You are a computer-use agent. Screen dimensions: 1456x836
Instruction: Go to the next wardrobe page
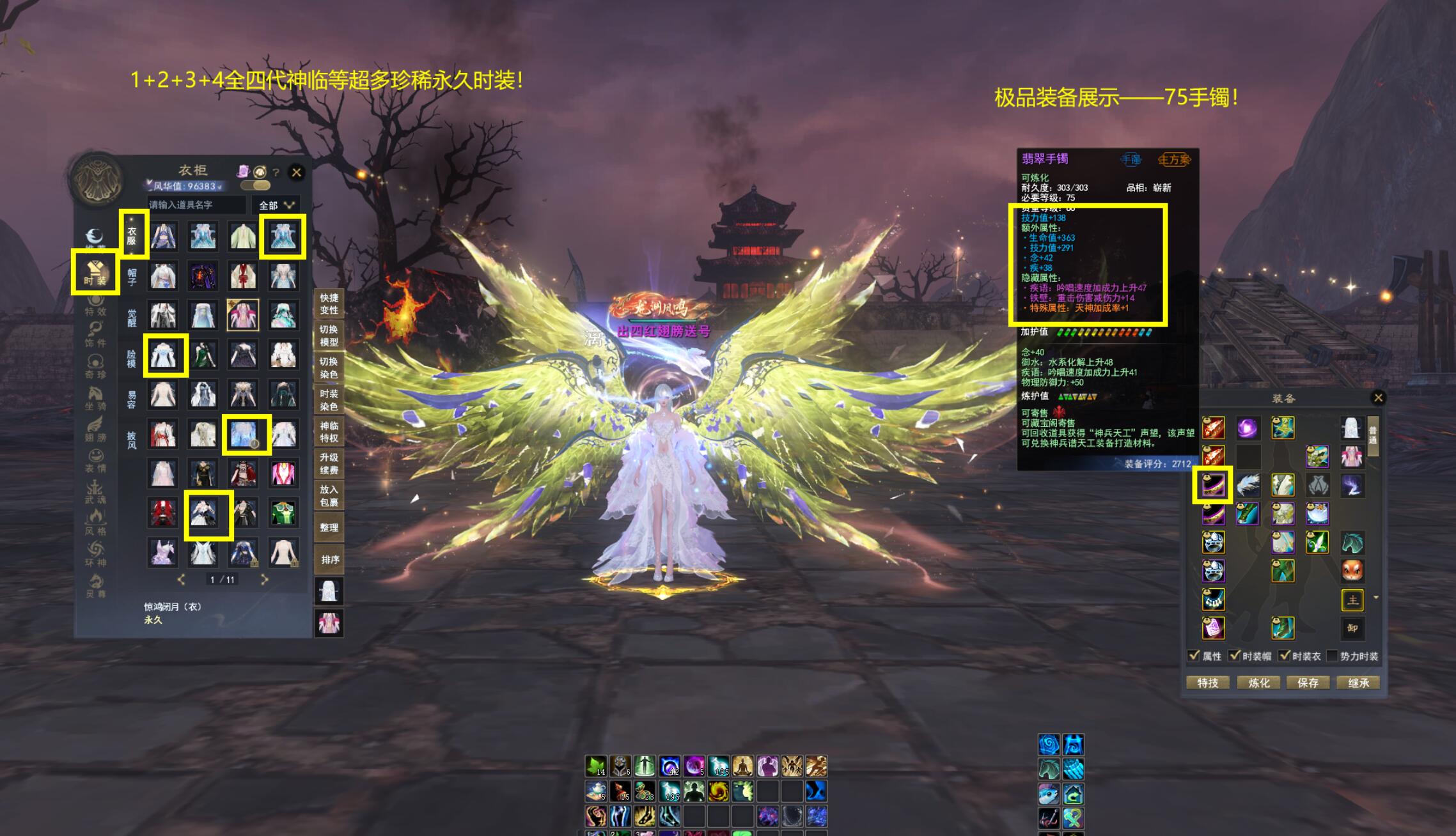tap(264, 580)
